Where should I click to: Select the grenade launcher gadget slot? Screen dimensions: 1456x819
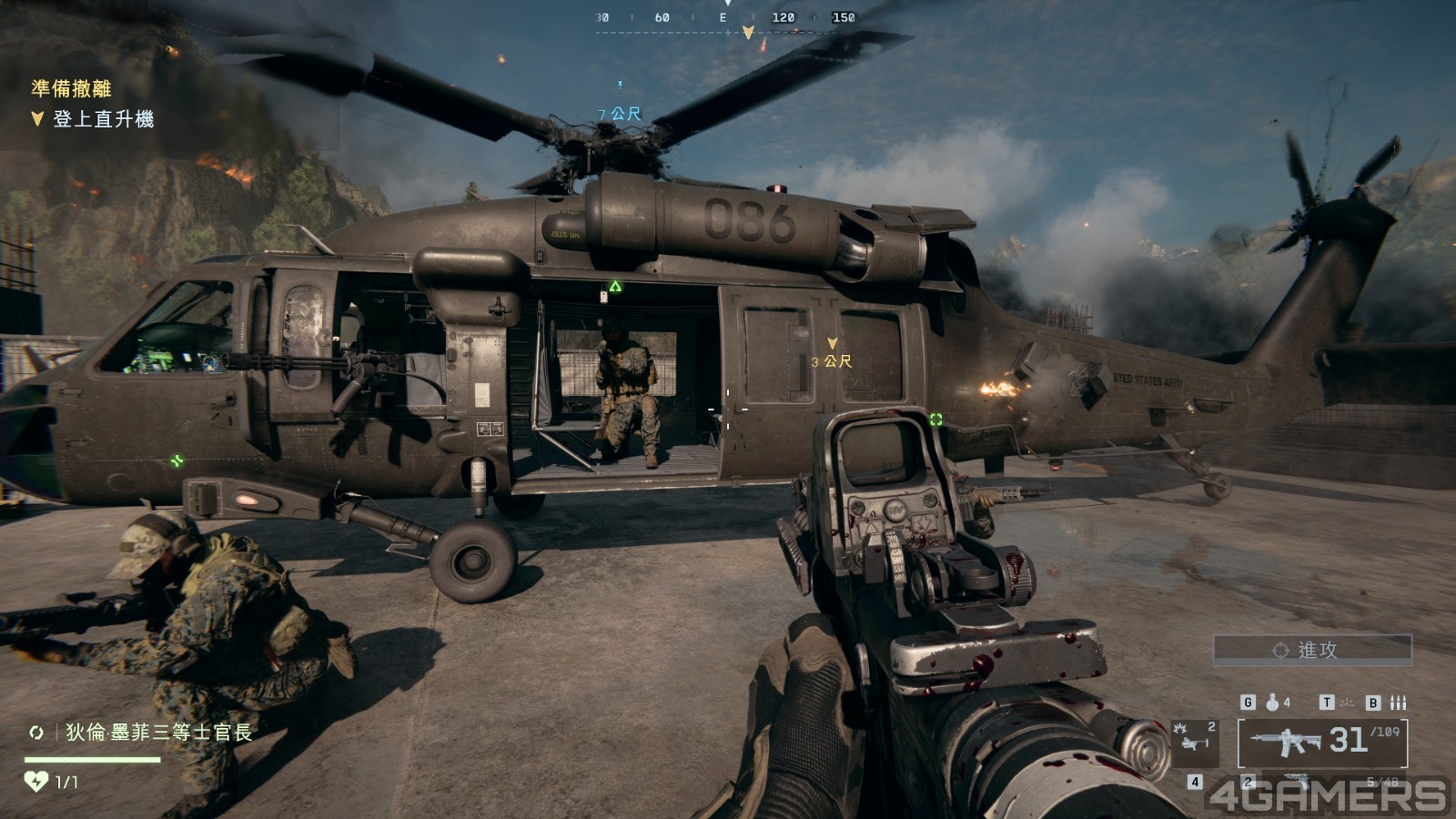click(x=1196, y=741)
